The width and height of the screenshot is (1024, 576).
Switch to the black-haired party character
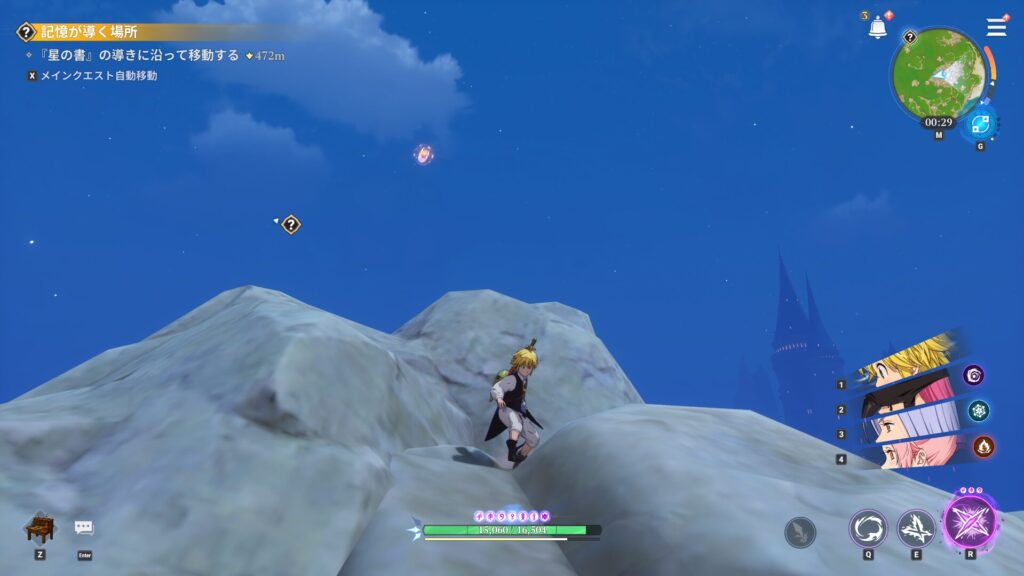pos(905,397)
